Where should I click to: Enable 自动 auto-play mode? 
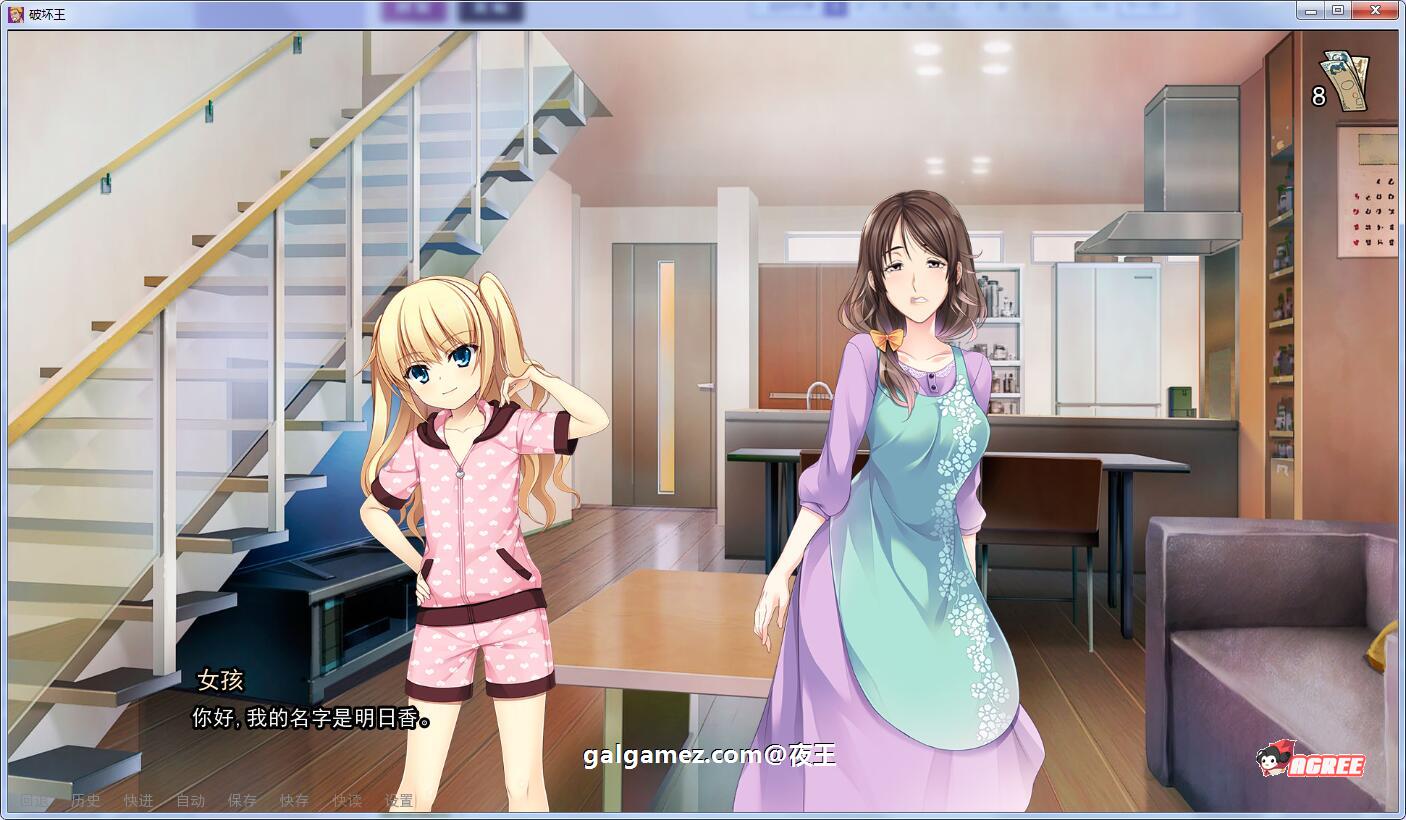pyautogui.click(x=190, y=801)
